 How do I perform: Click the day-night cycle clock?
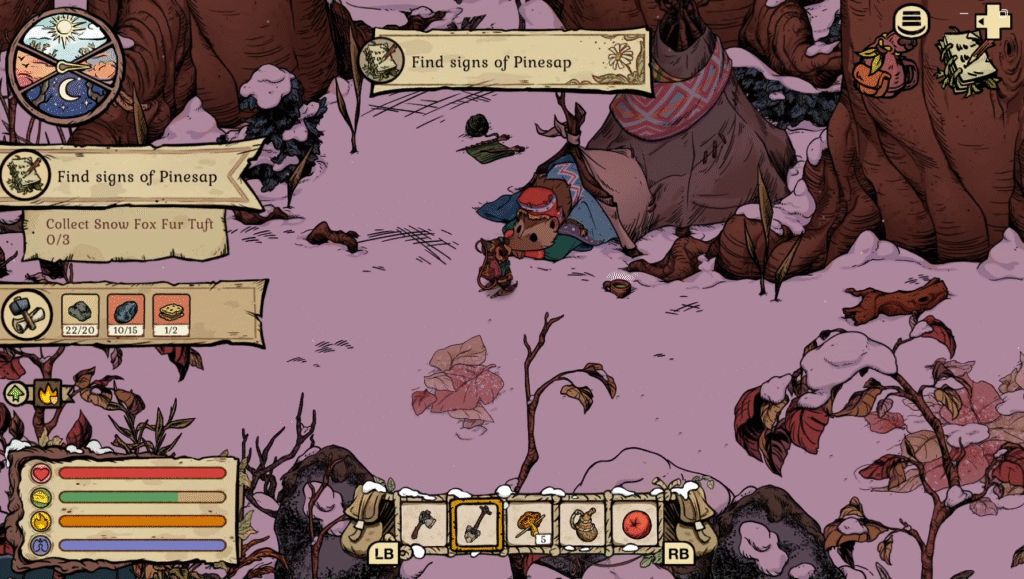point(65,66)
